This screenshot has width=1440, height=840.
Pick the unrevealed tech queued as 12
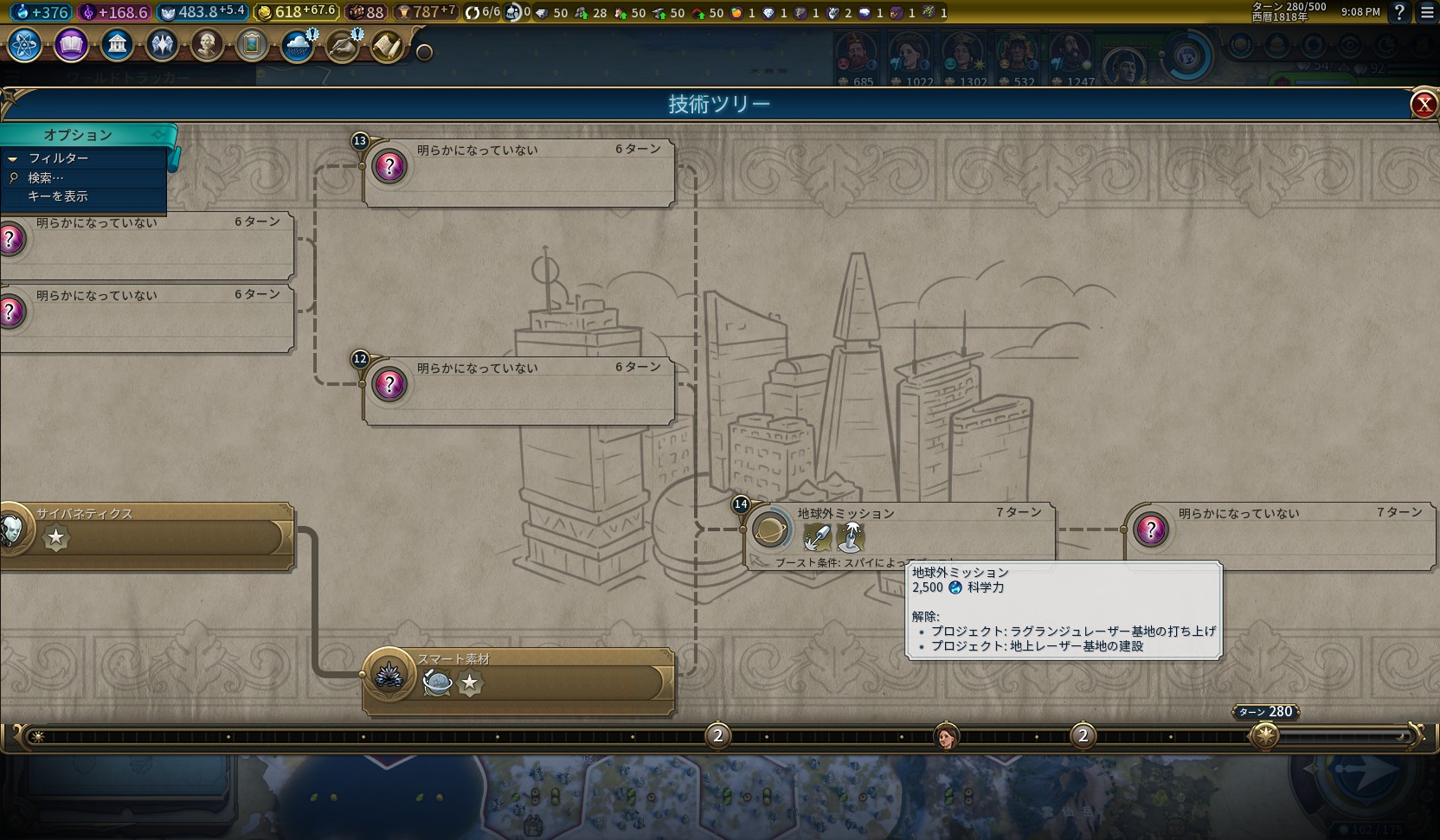[x=519, y=390]
